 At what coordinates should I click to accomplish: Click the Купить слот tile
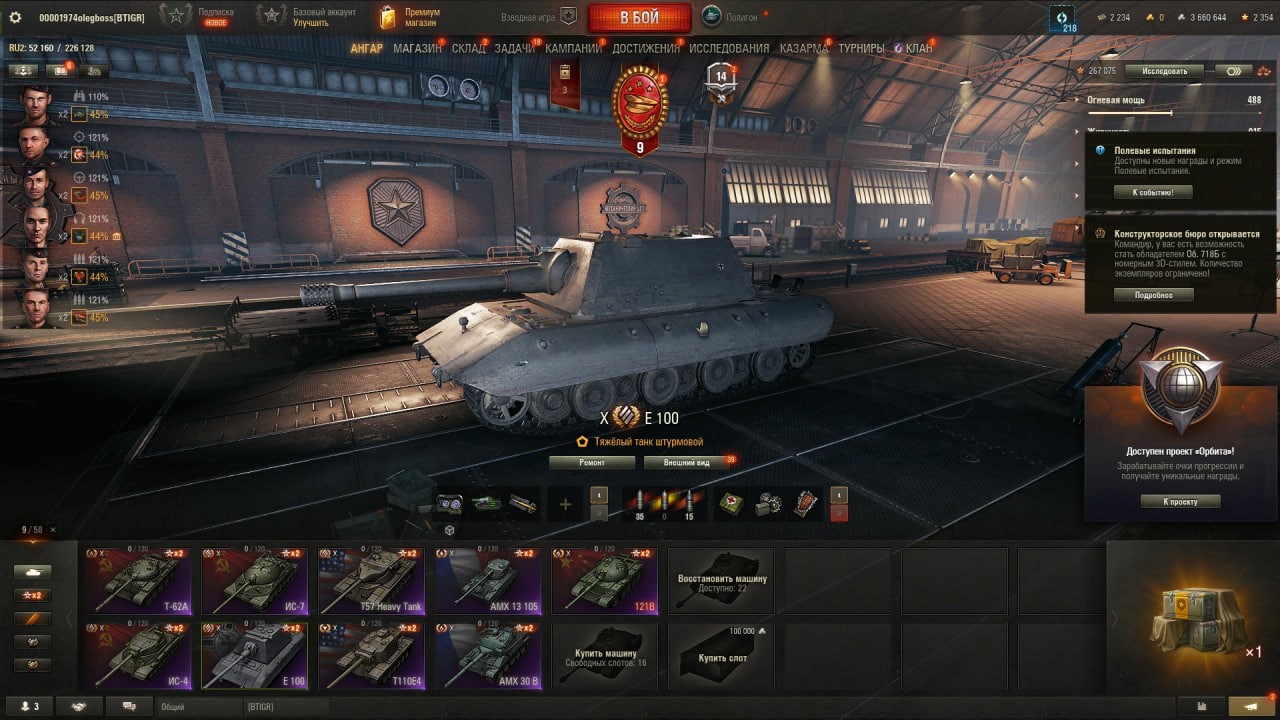pos(722,655)
